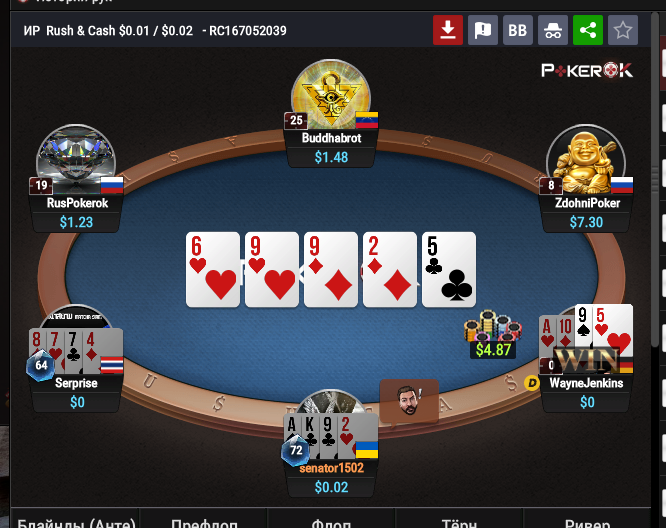
Task: Open the Тёрн street tab
Action: [459, 521]
